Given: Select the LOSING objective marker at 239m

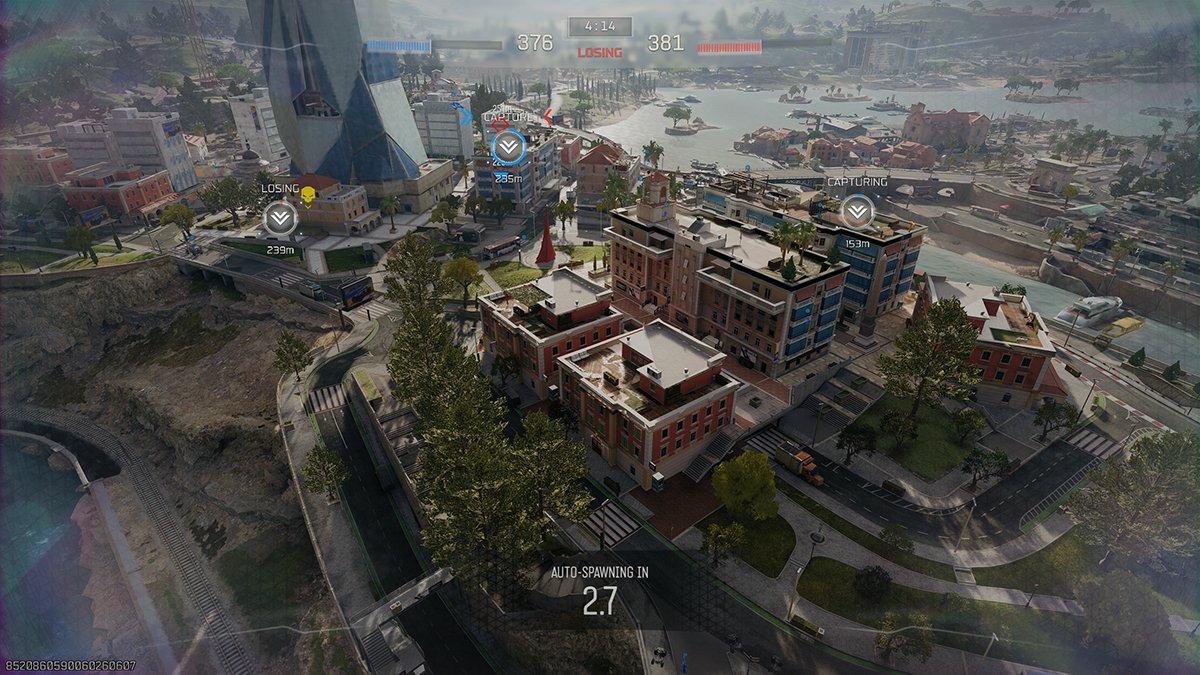Looking at the screenshot, I should pyautogui.click(x=279, y=217).
